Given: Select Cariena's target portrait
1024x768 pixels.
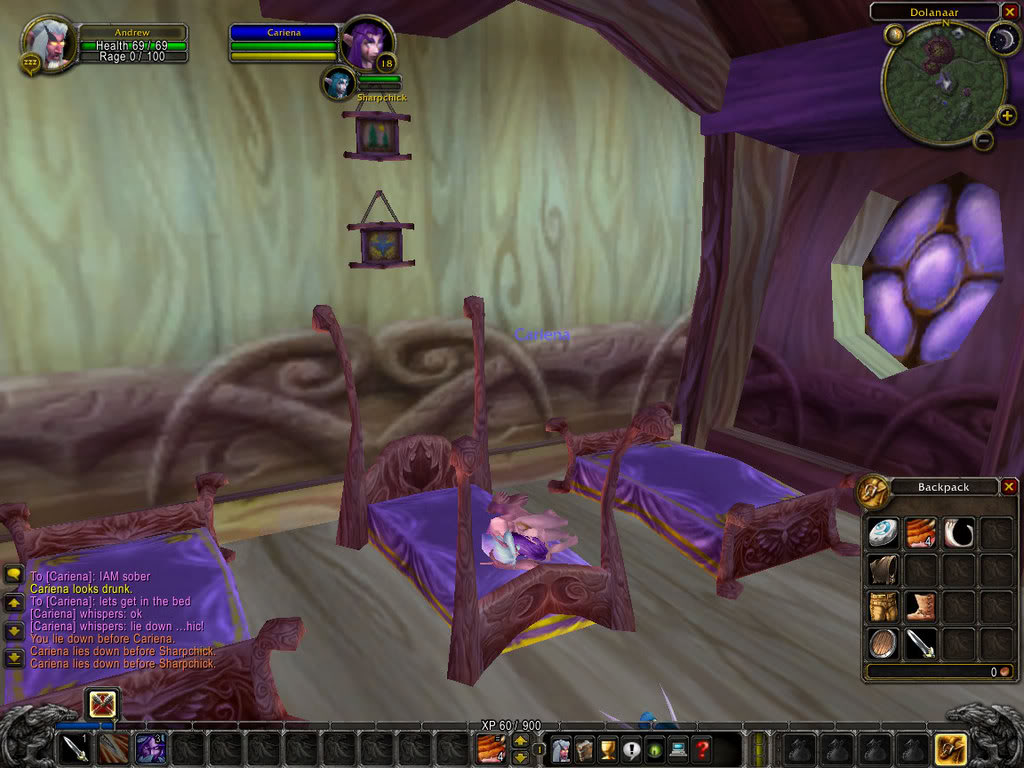Looking at the screenshot, I should point(366,43).
